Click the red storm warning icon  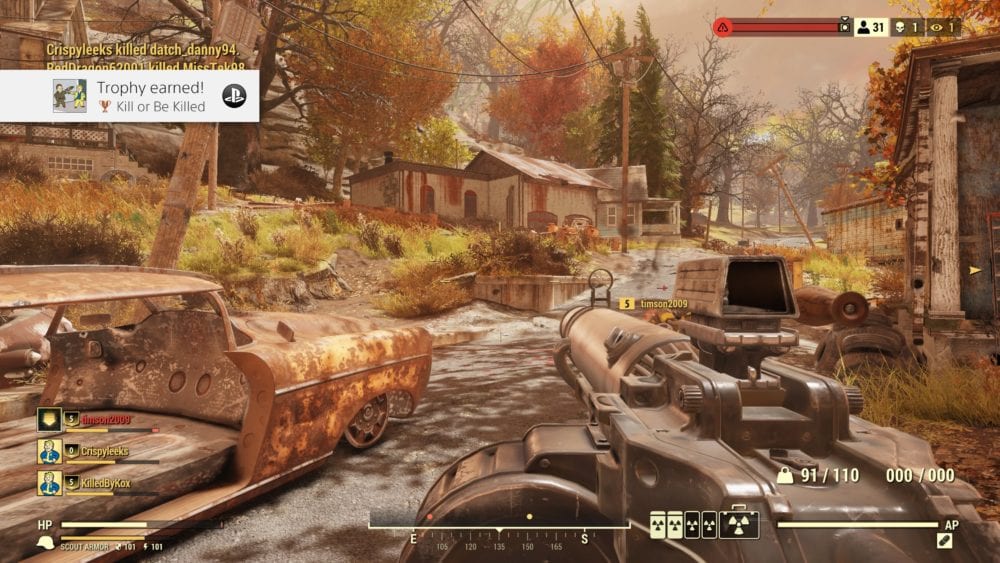point(721,27)
